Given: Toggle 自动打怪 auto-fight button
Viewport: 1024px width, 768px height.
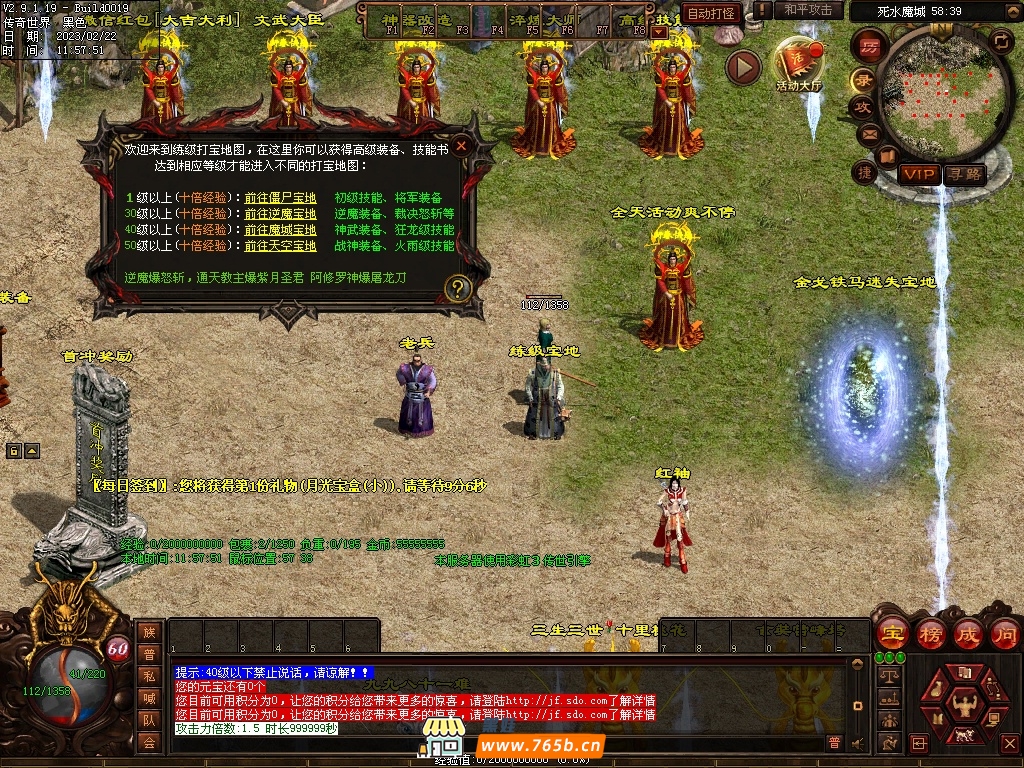Looking at the screenshot, I should [x=712, y=13].
